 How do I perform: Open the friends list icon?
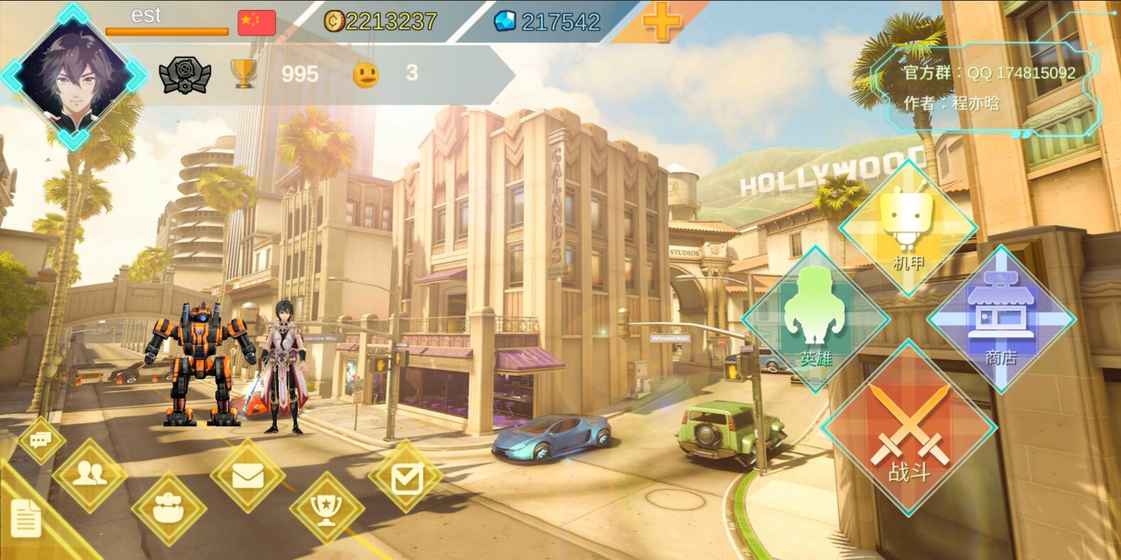pyautogui.click(x=90, y=475)
